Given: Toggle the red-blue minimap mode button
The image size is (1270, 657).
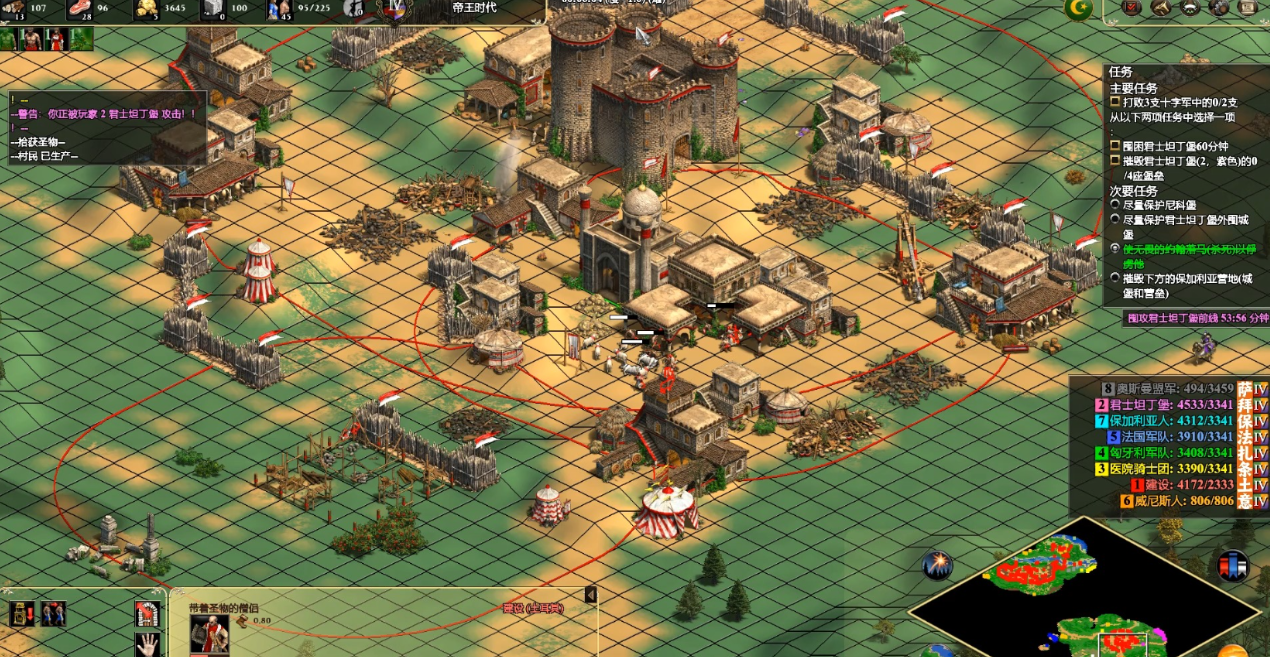Looking at the screenshot, I should point(1233,565).
